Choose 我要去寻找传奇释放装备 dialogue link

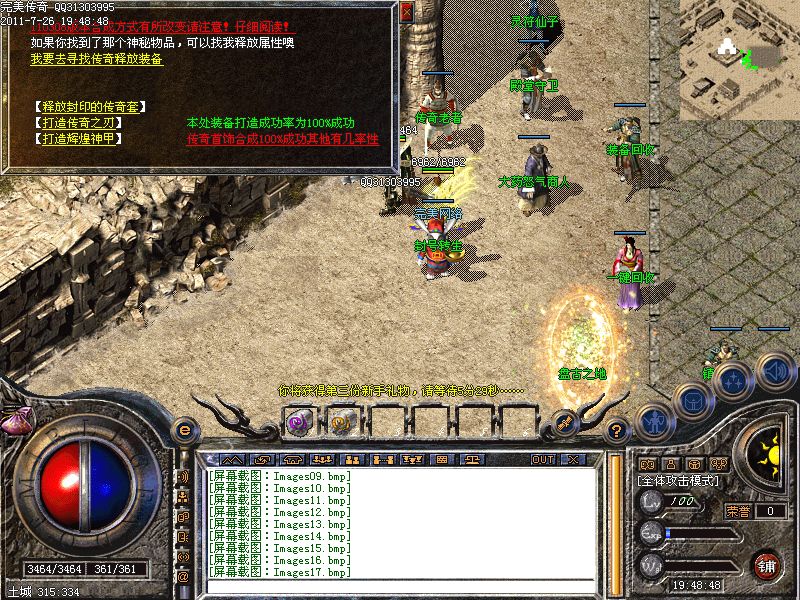click(x=97, y=59)
